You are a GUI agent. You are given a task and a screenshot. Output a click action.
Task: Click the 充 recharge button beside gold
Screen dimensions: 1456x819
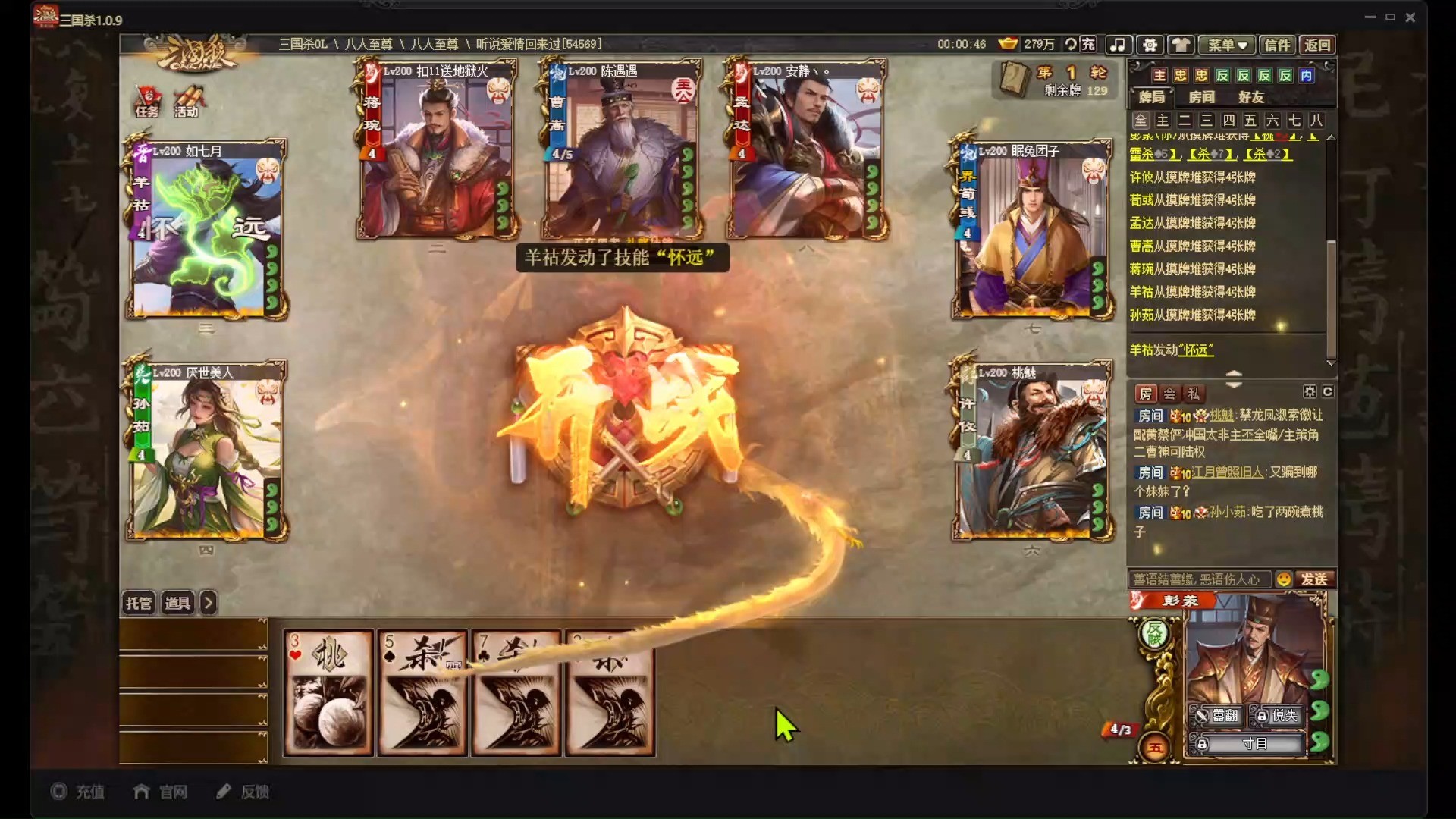click(x=1087, y=44)
